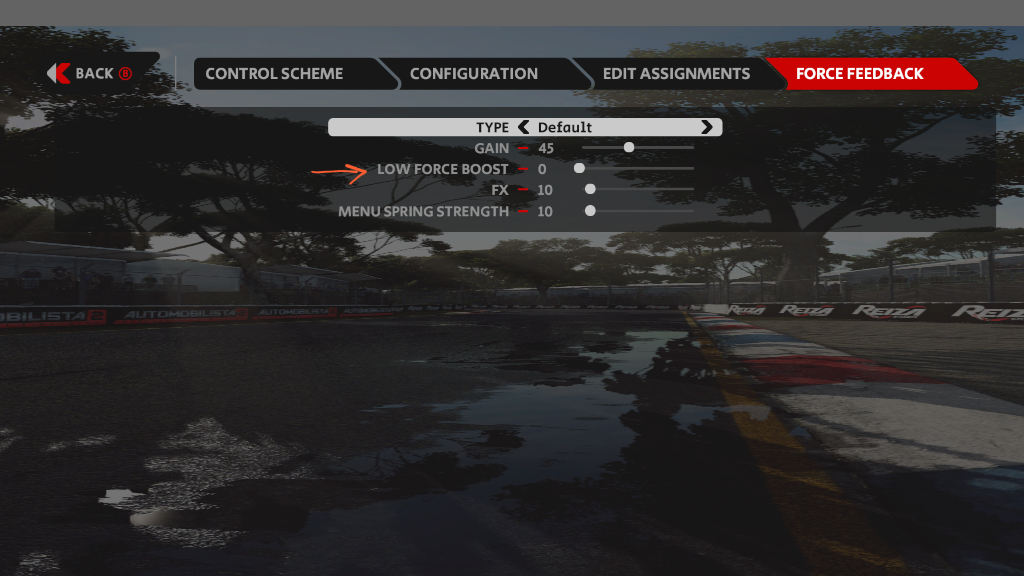Select the Low Force Boost setting label

click(x=442, y=169)
